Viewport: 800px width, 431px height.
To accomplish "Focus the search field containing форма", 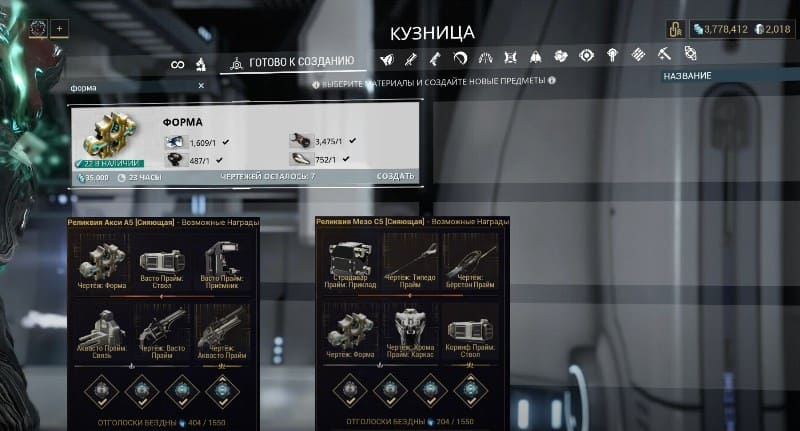I will pos(130,87).
